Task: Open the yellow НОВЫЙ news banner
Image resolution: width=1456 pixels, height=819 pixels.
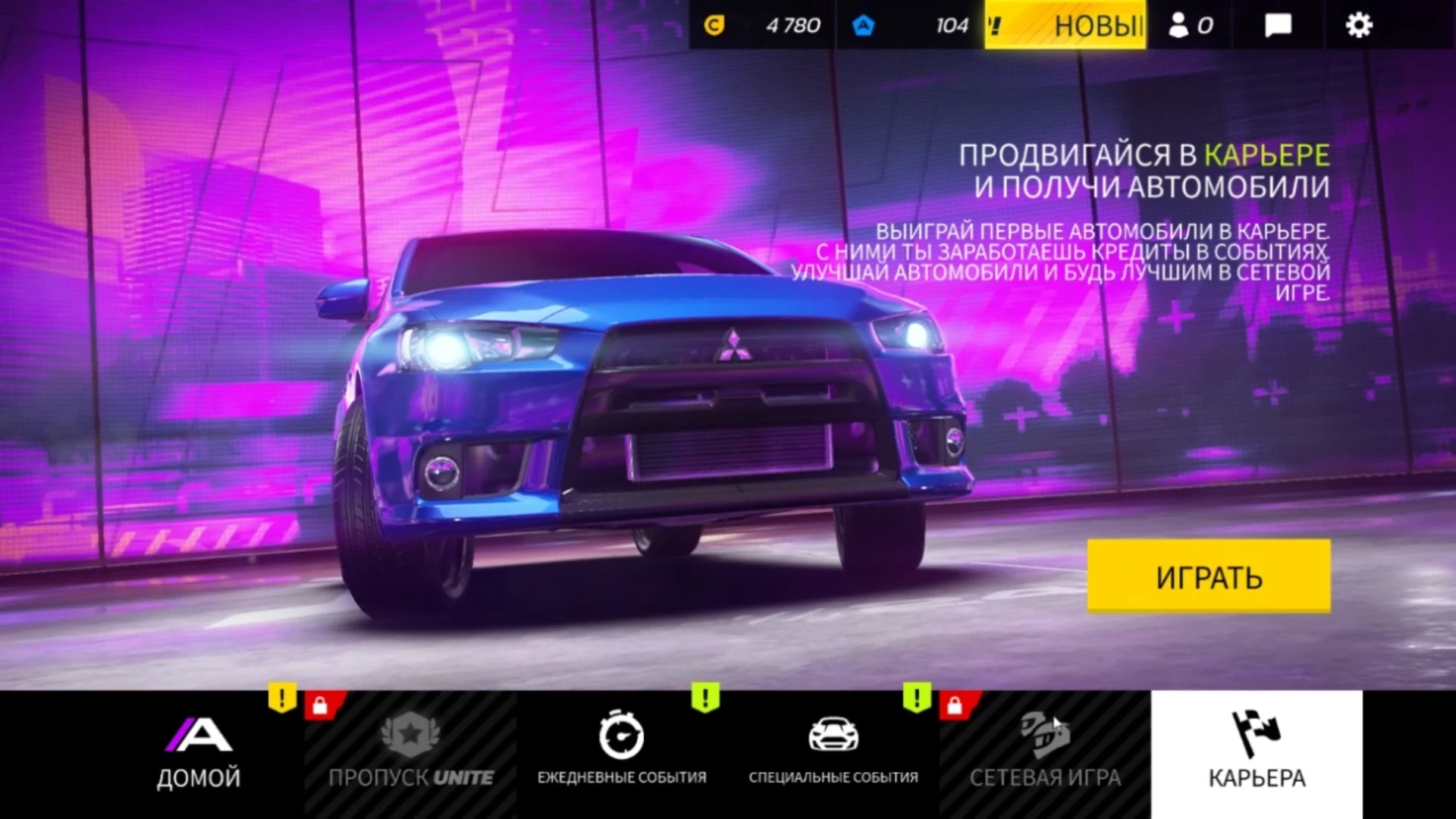Action: click(x=1065, y=26)
